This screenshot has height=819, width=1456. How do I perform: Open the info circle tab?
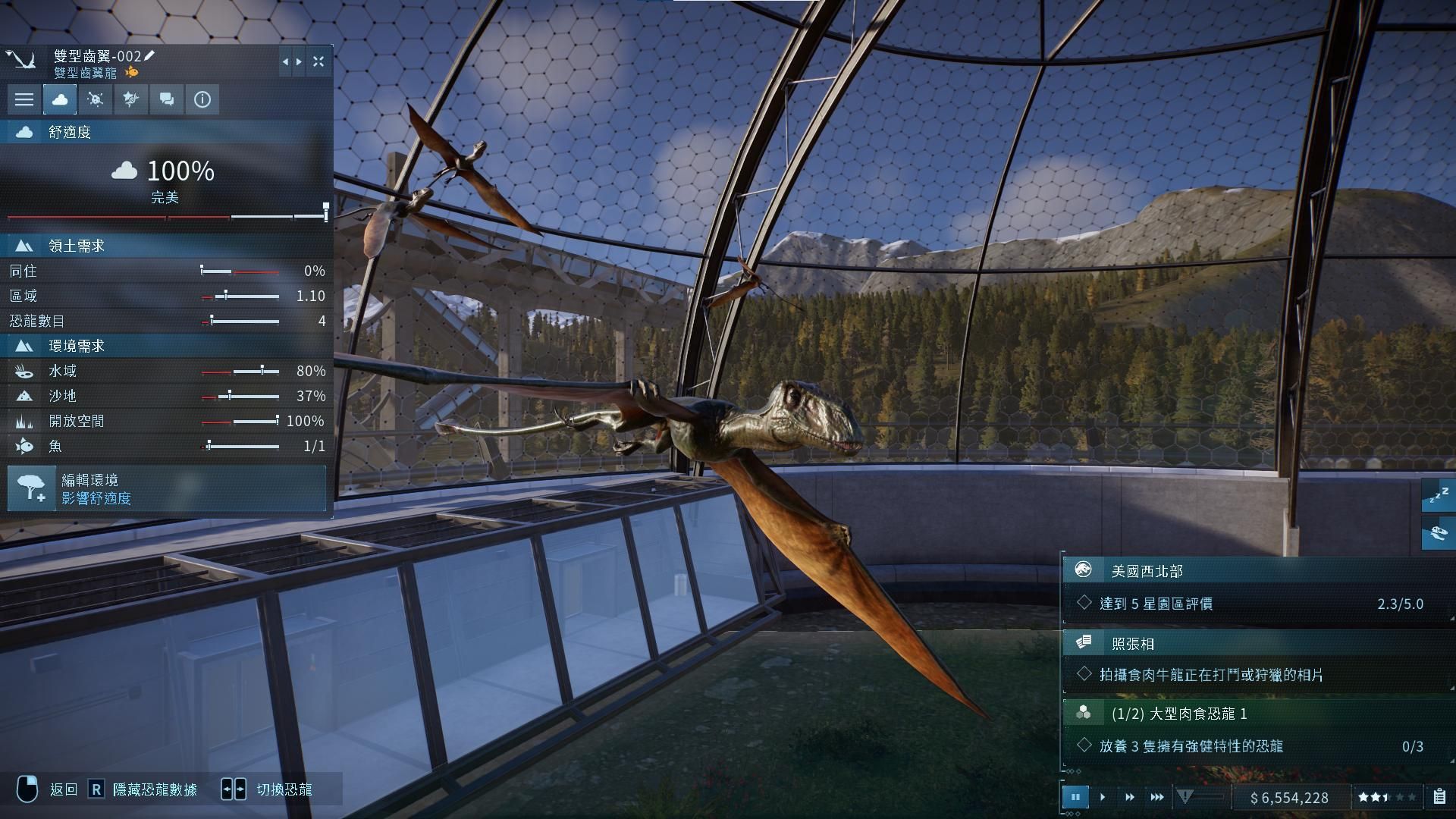202,99
